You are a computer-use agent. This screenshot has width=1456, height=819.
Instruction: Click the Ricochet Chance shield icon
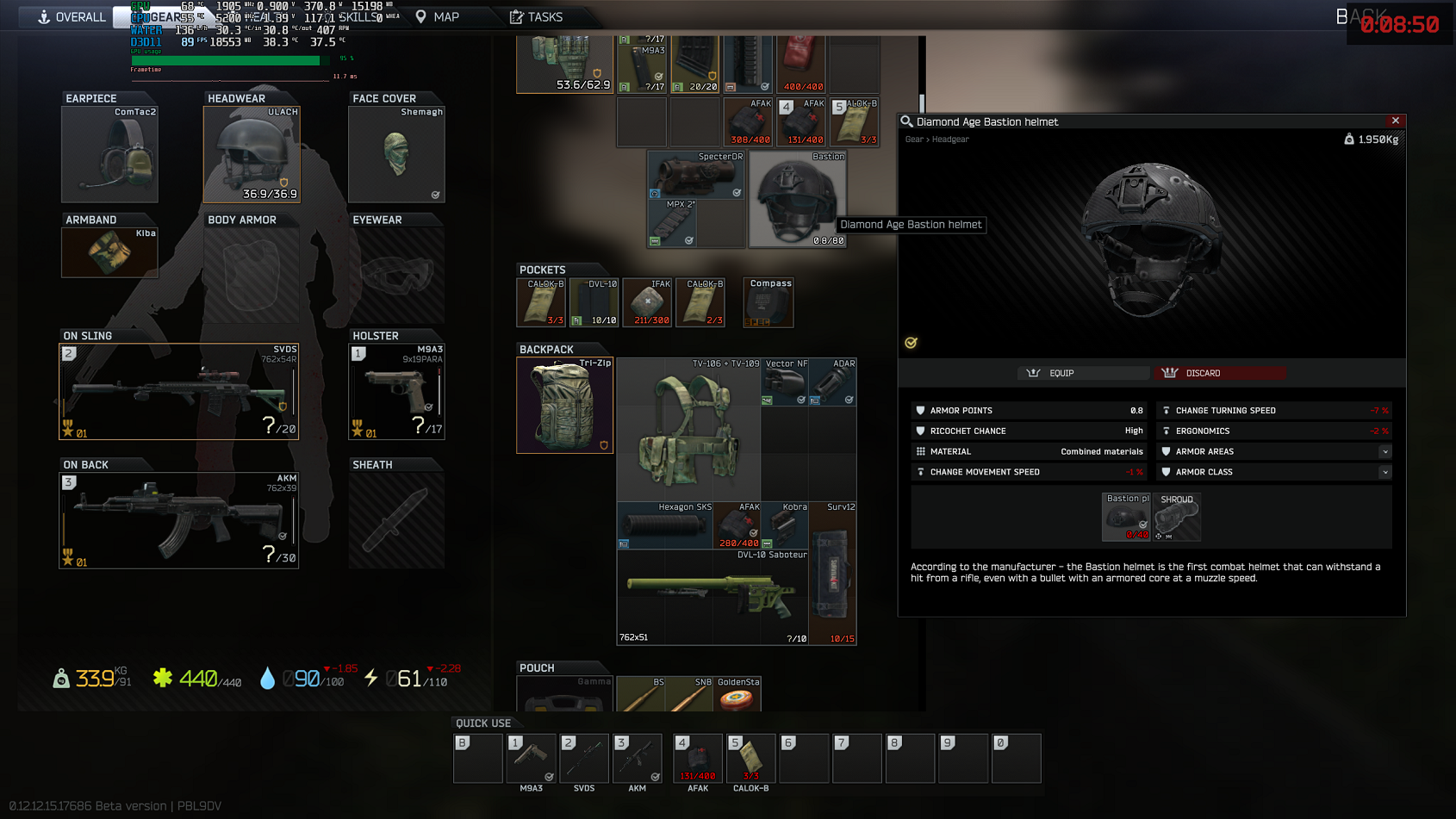[x=921, y=431]
